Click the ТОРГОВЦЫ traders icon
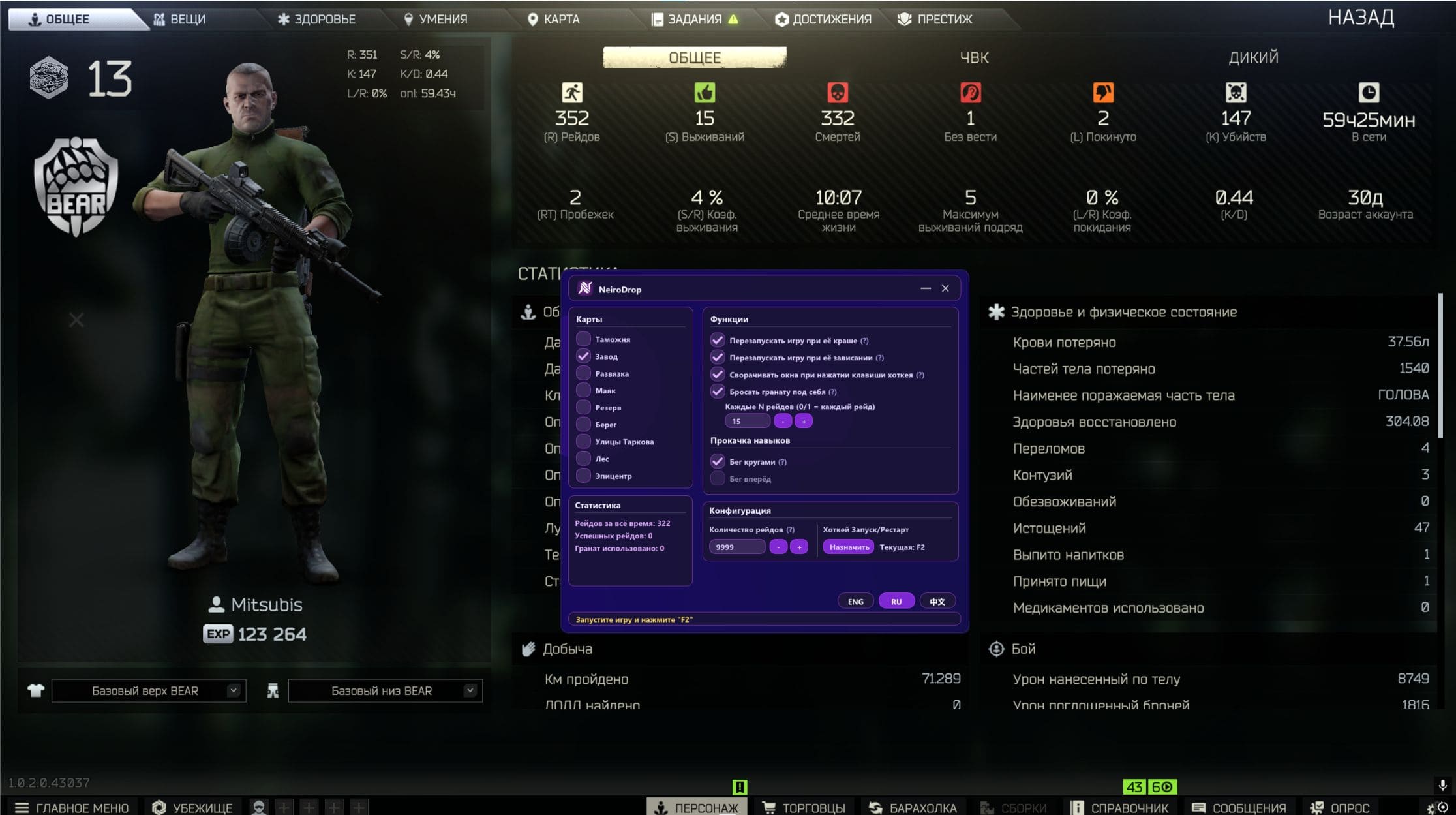1456x815 pixels. click(x=768, y=807)
